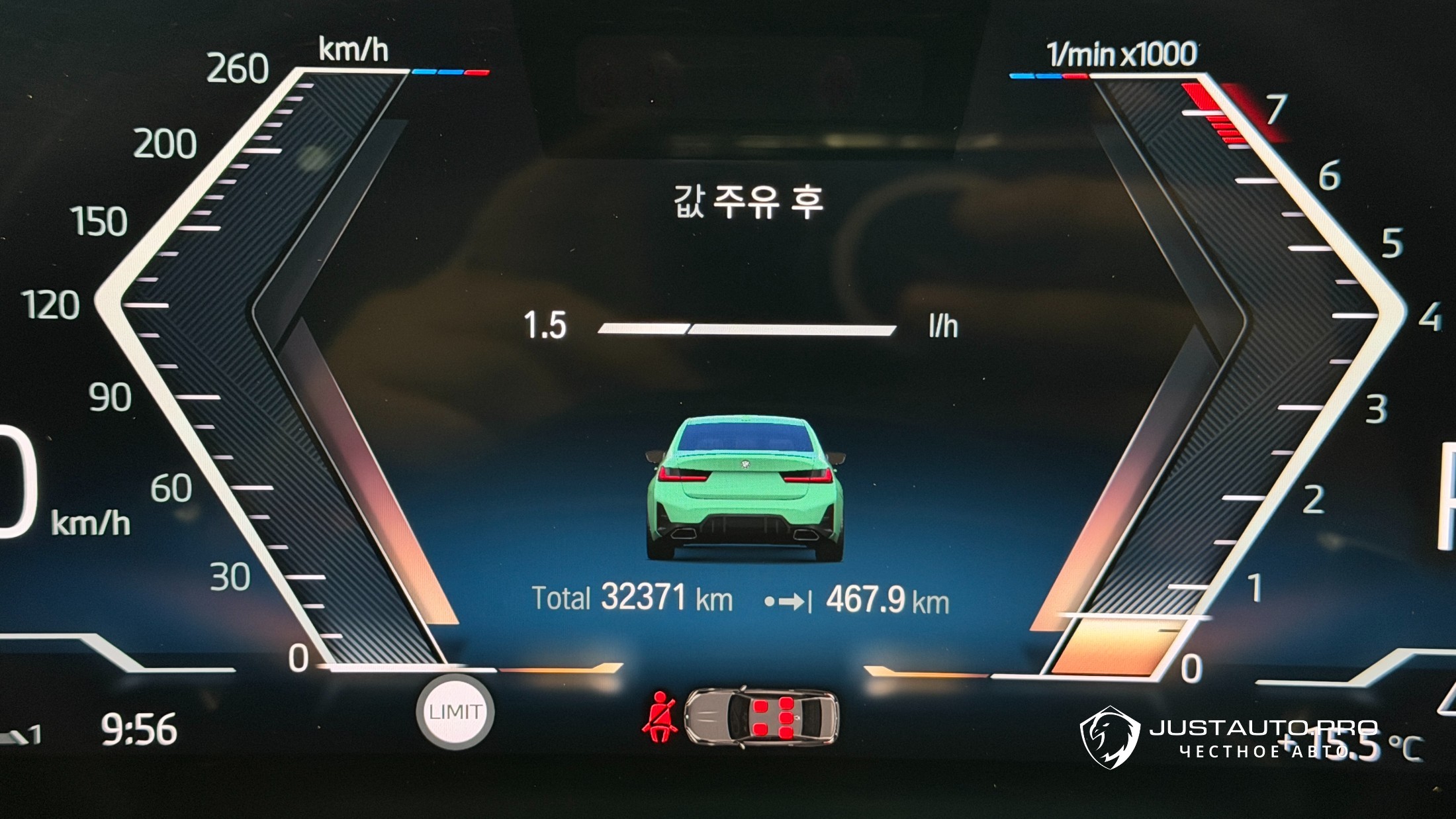Click the JustAuto.pro eagle shield logo

[x=1110, y=737]
